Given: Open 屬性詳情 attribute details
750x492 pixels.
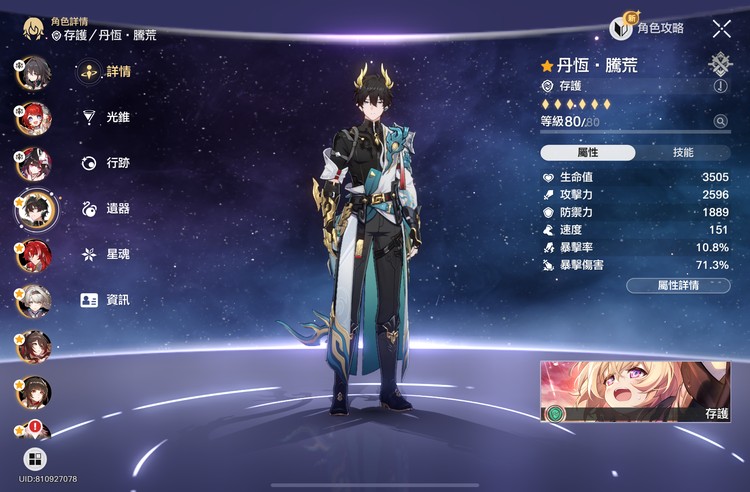Looking at the screenshot, I should tap(678, 285).
